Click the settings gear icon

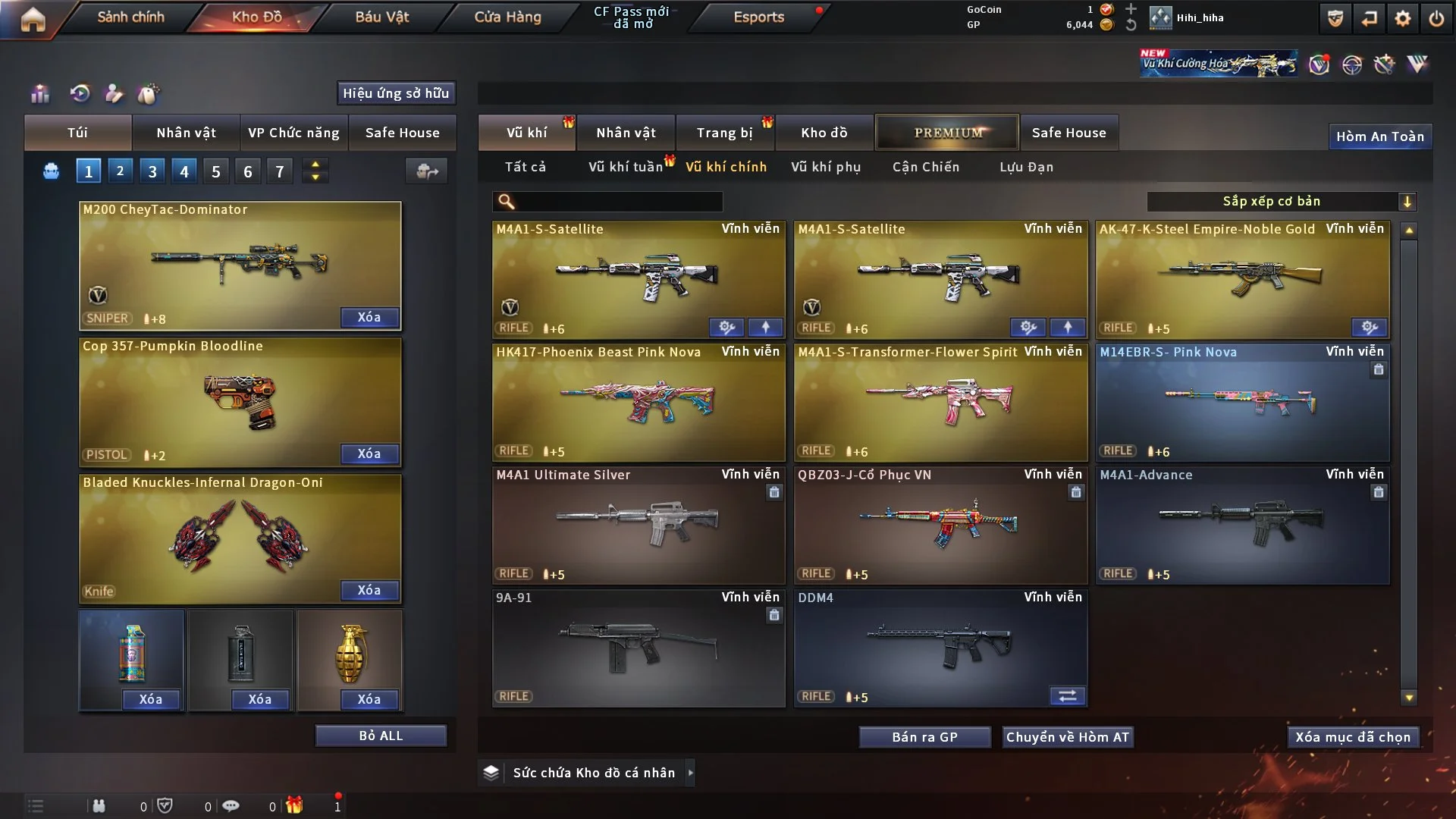(x=1402, y=18)
